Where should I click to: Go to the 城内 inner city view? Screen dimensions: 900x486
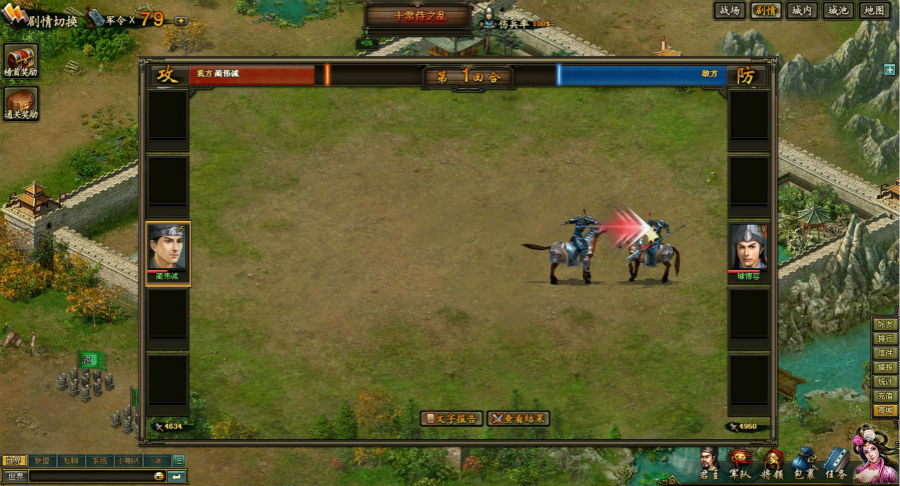(800, 10)
